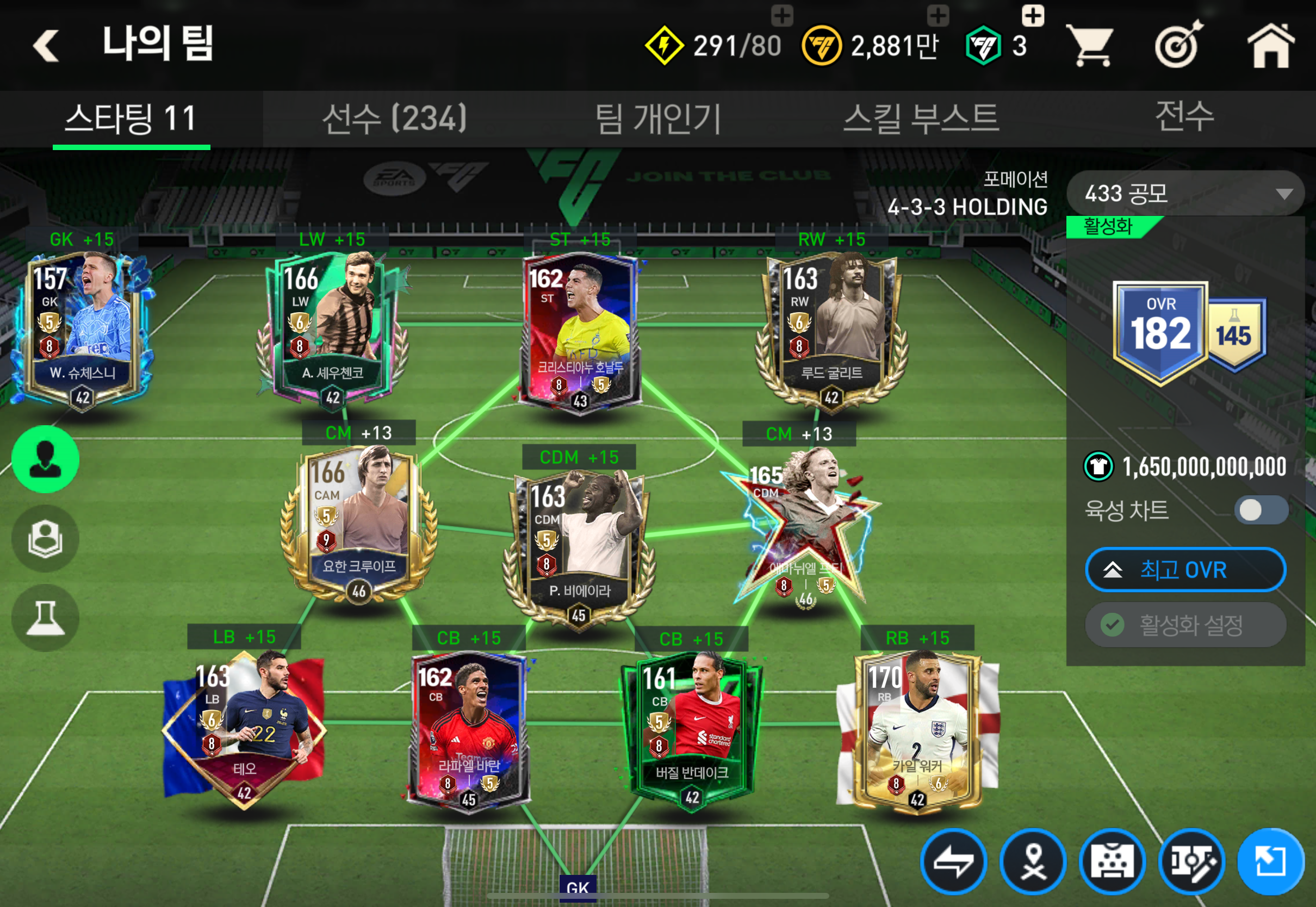Open the shopping cart store
The image size is (1316, 907).
pyautogui.click(x=1089, y=46)
